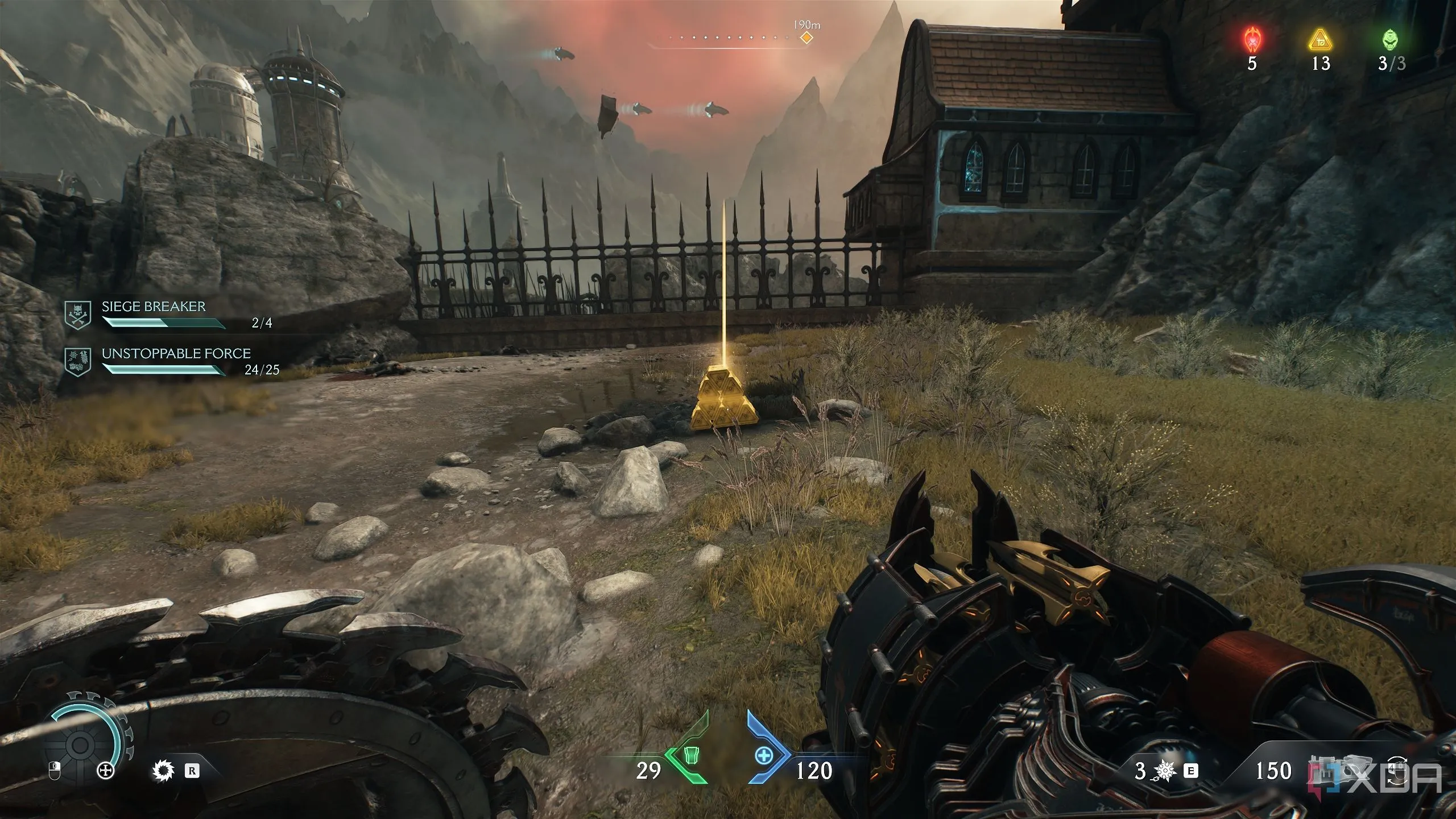Screen dimensions: 1456x819
Task: Select the green helmet extra-lives icon
Action: click(x=1390, y=40)
